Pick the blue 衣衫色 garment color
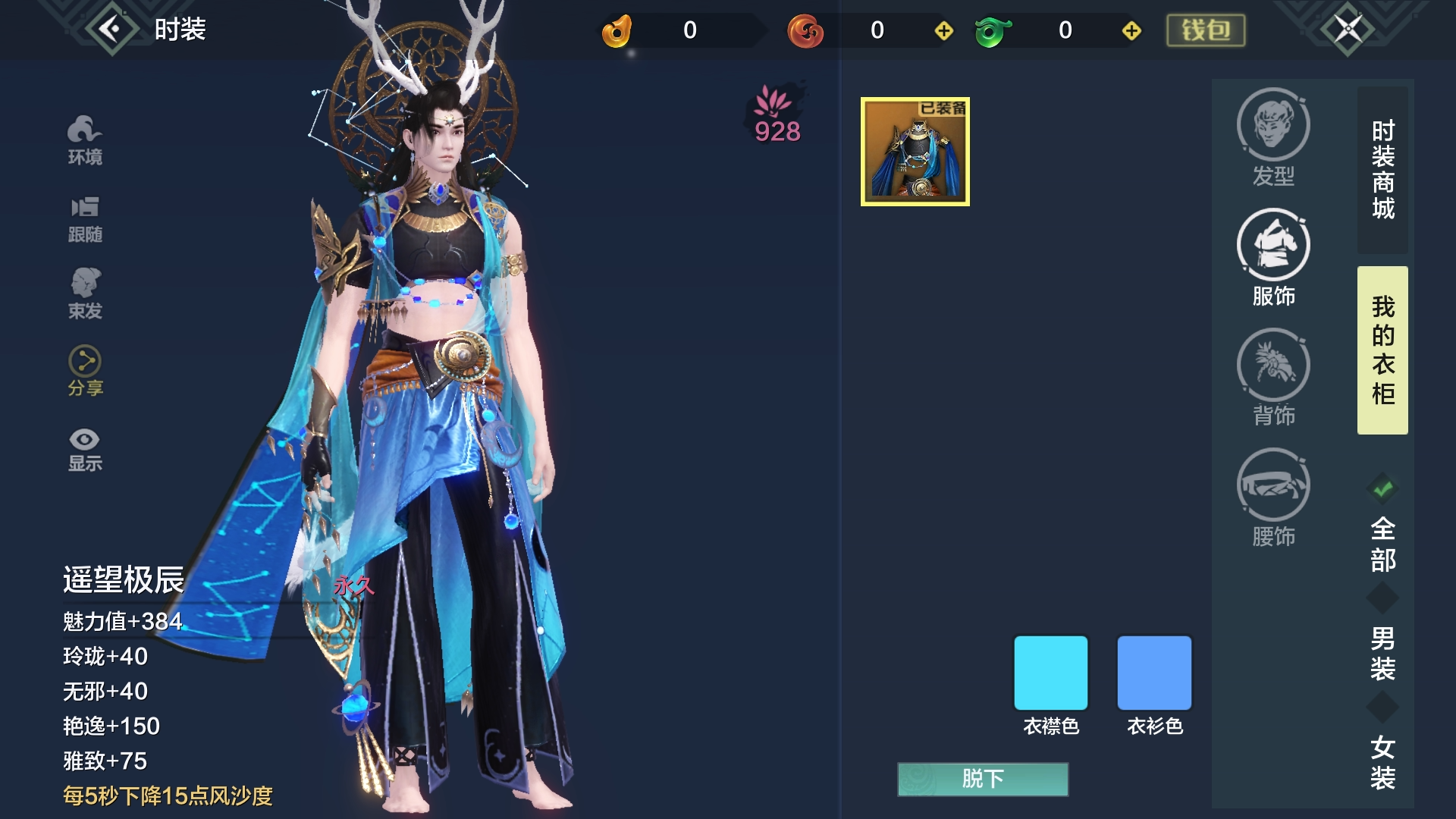Image resolution: width=1456 pixels, height=819 pixels. coord(1154,673)
